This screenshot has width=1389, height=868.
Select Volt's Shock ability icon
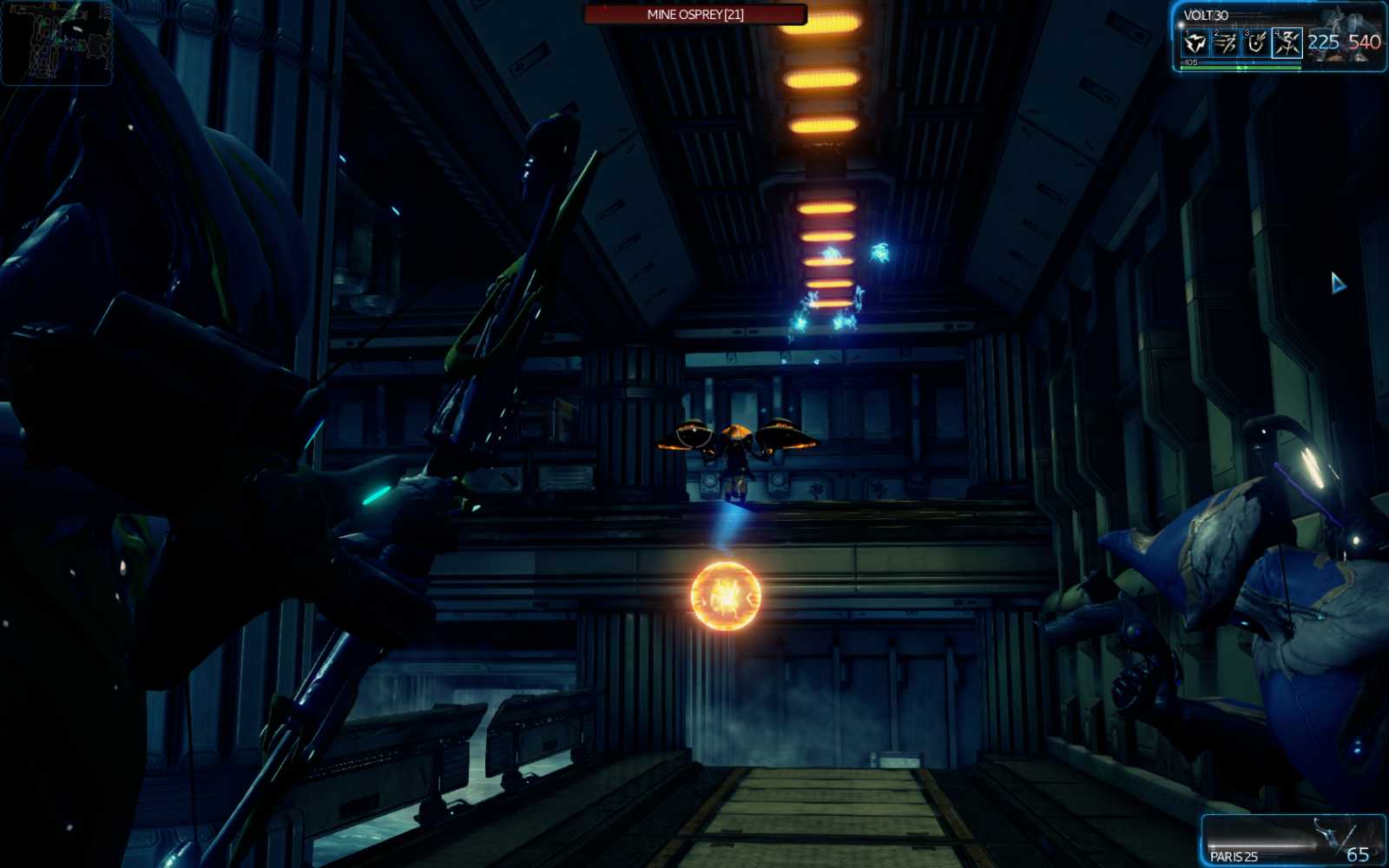(1196, 42)
